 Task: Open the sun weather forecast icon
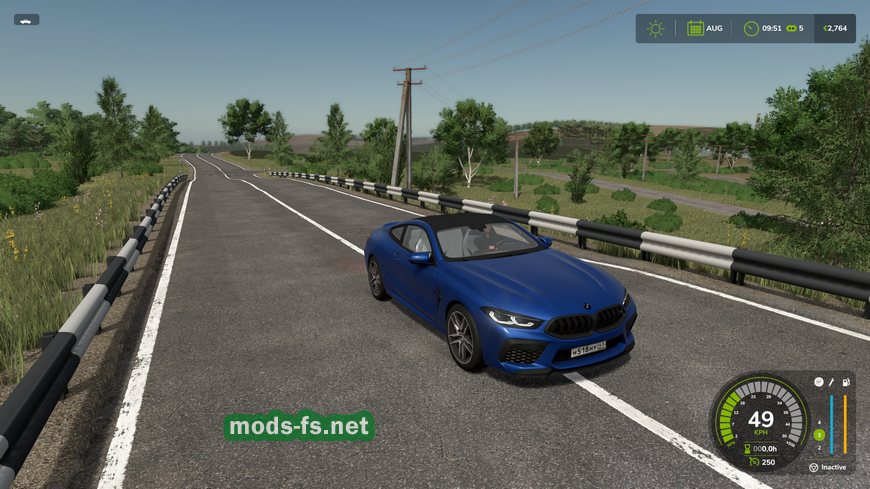click(655, 28)
